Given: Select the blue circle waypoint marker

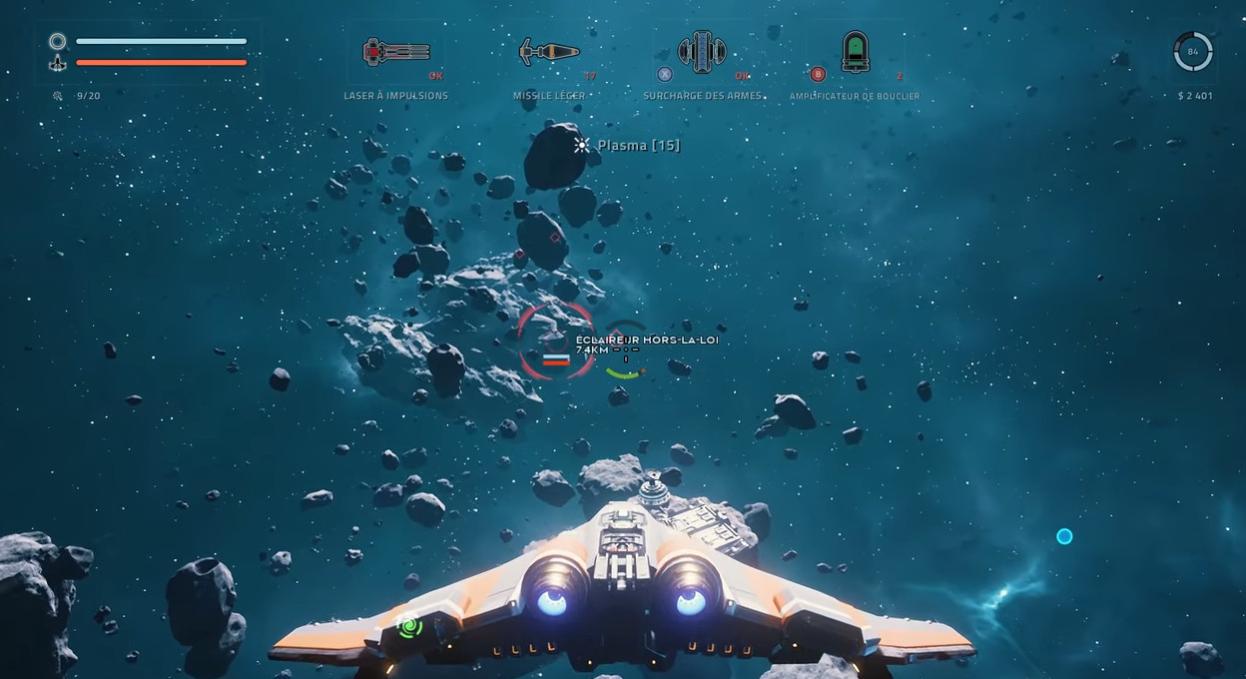Looking at the screenshot, I should tap(1064, 537).
